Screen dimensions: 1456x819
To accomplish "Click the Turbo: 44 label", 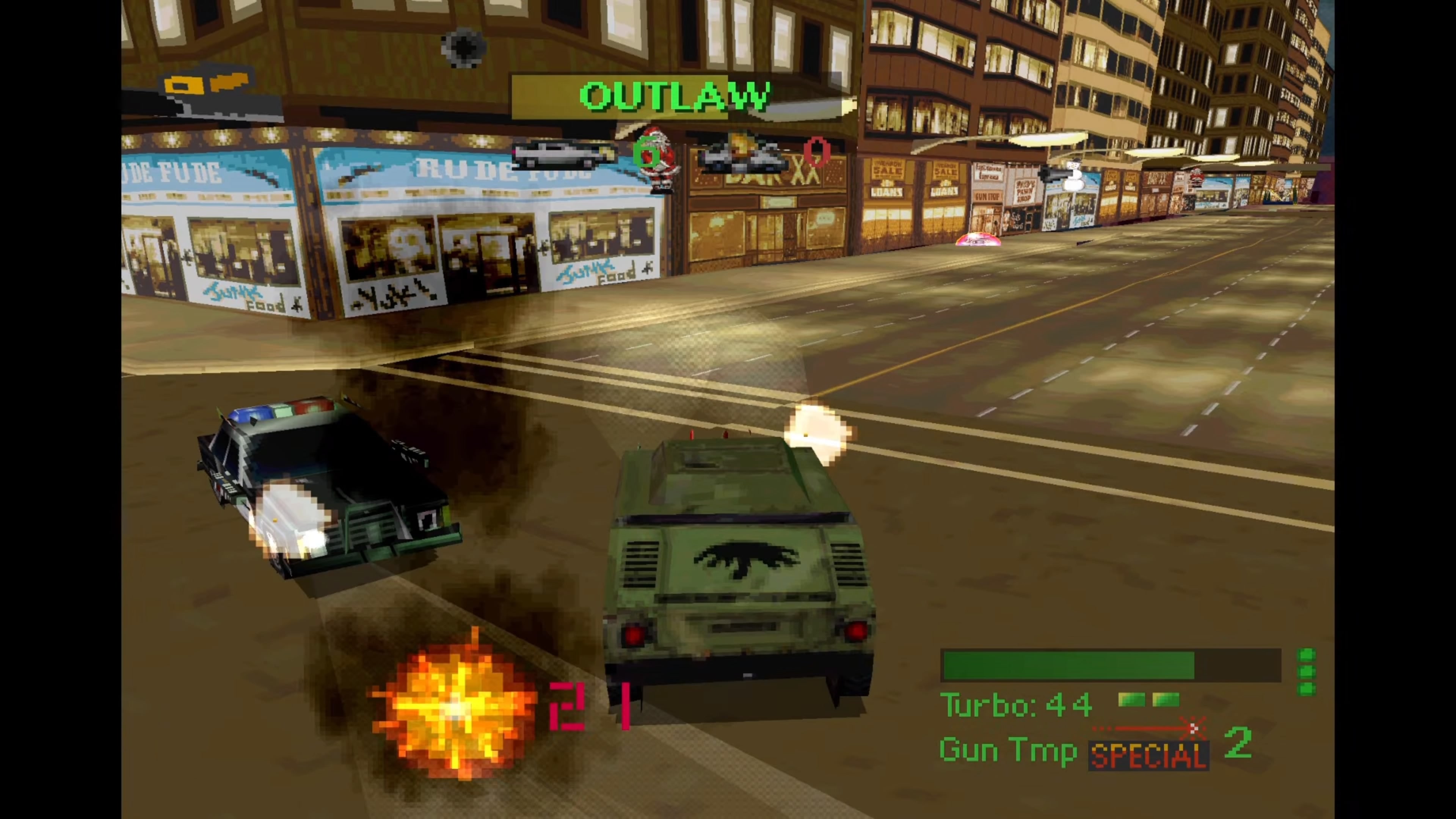I will coord(1015,704).
